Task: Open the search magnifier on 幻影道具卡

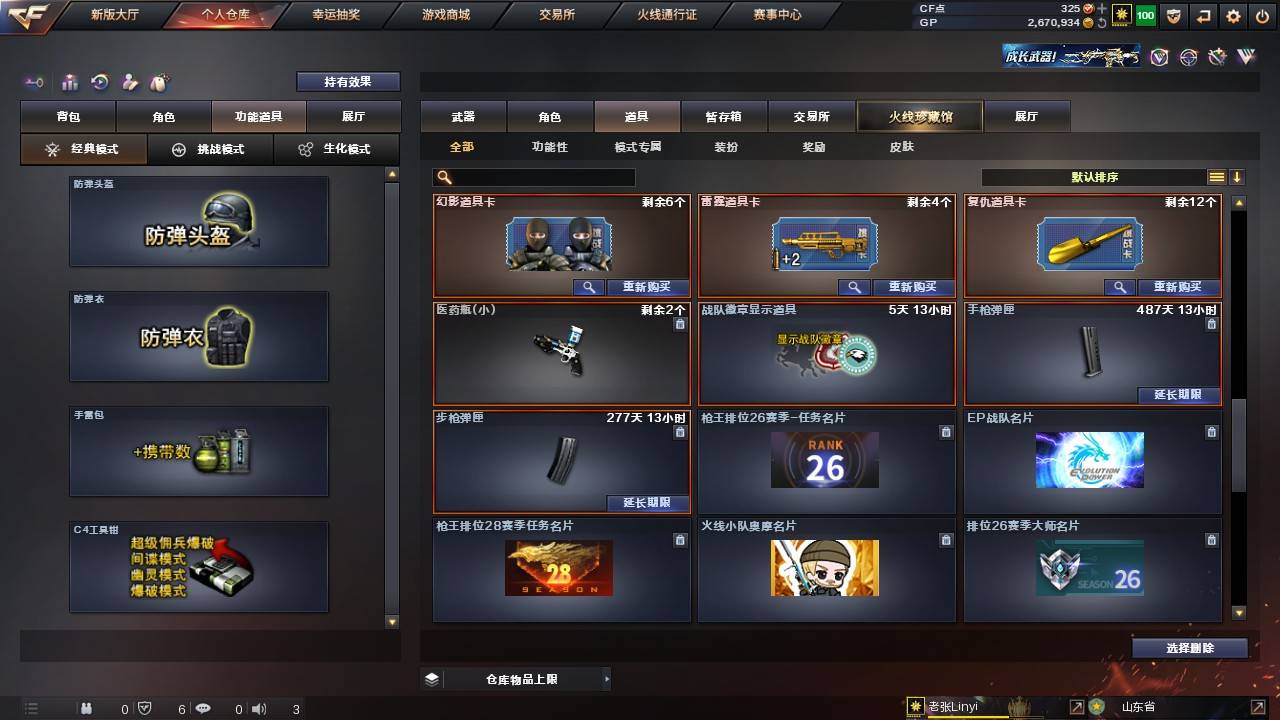Action: (x=589, y=287)
